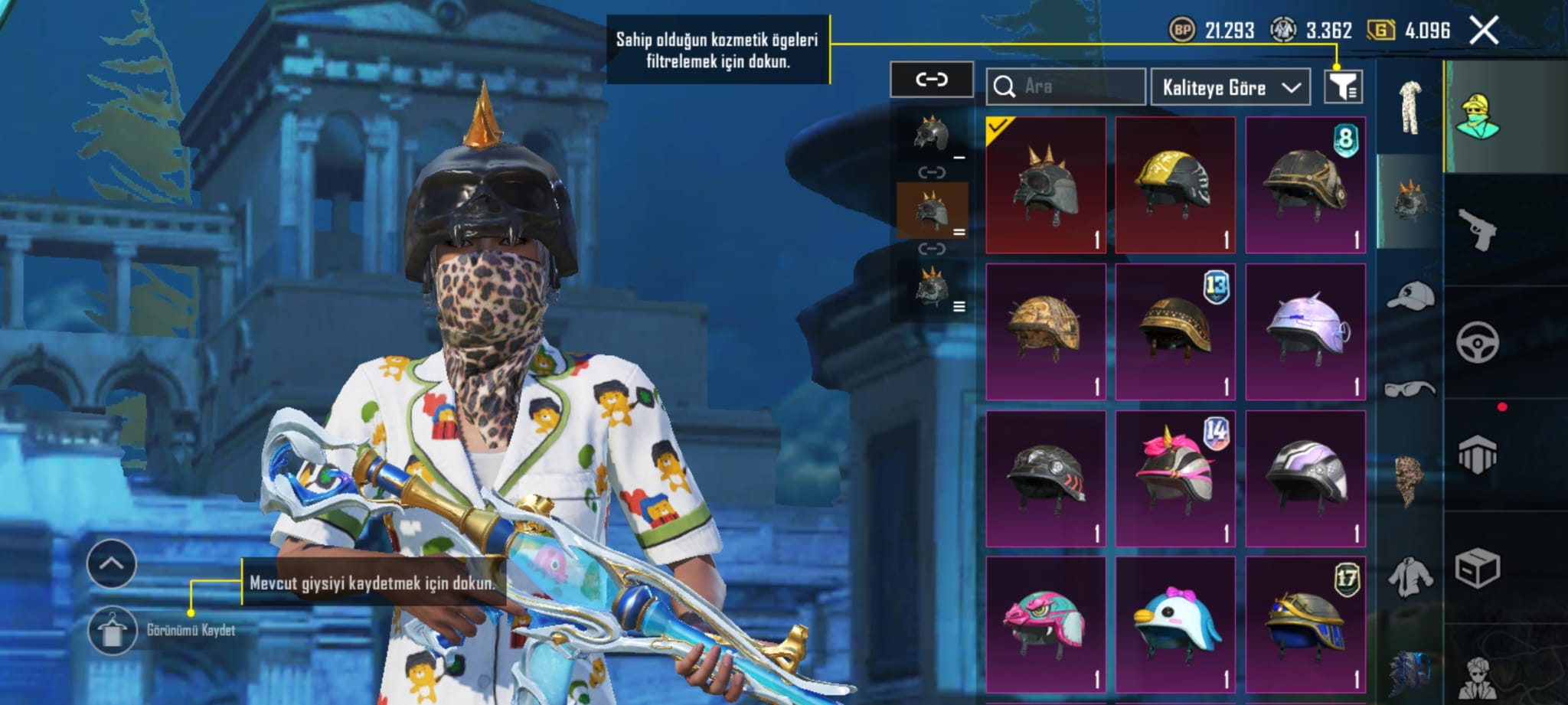Image resolution: width=1568 pixels, height=705 pixels.
Task: Select the woven straw helmet skin
Action: (1046, 331)
